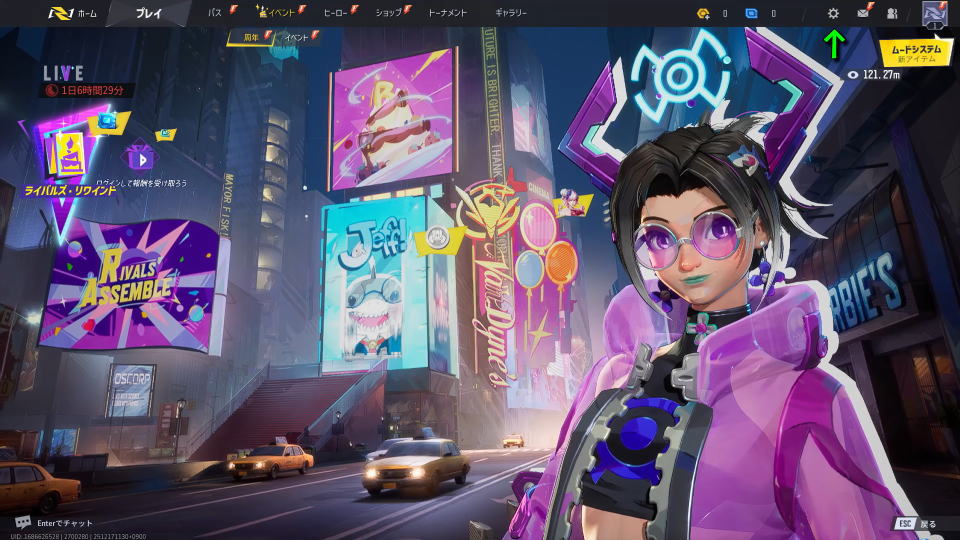Open the パス (Pass) menu
960x540 pixels.
(215, 13)
